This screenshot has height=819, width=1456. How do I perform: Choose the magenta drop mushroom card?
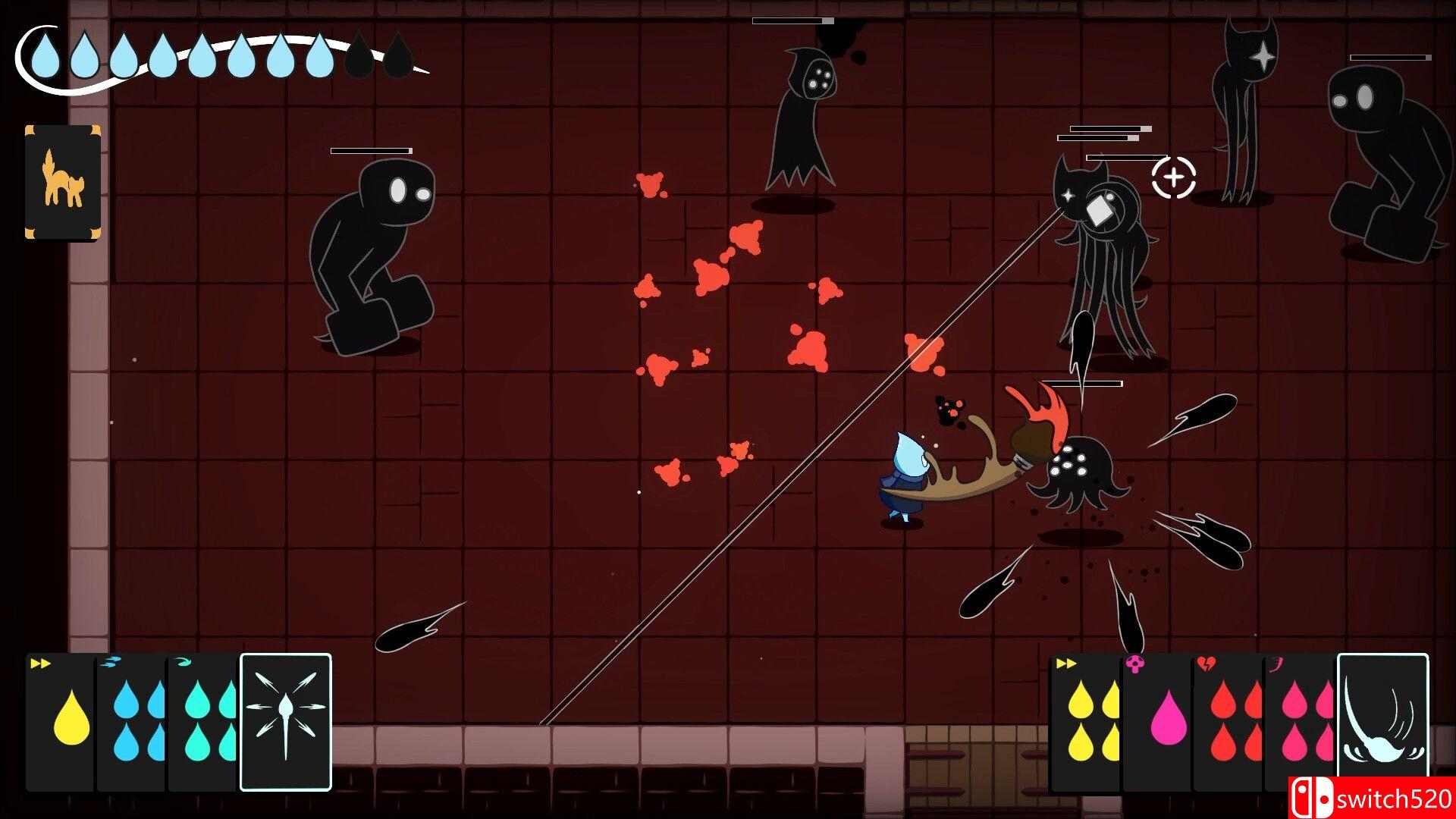pyautogui.click(x=1157, y=720)
